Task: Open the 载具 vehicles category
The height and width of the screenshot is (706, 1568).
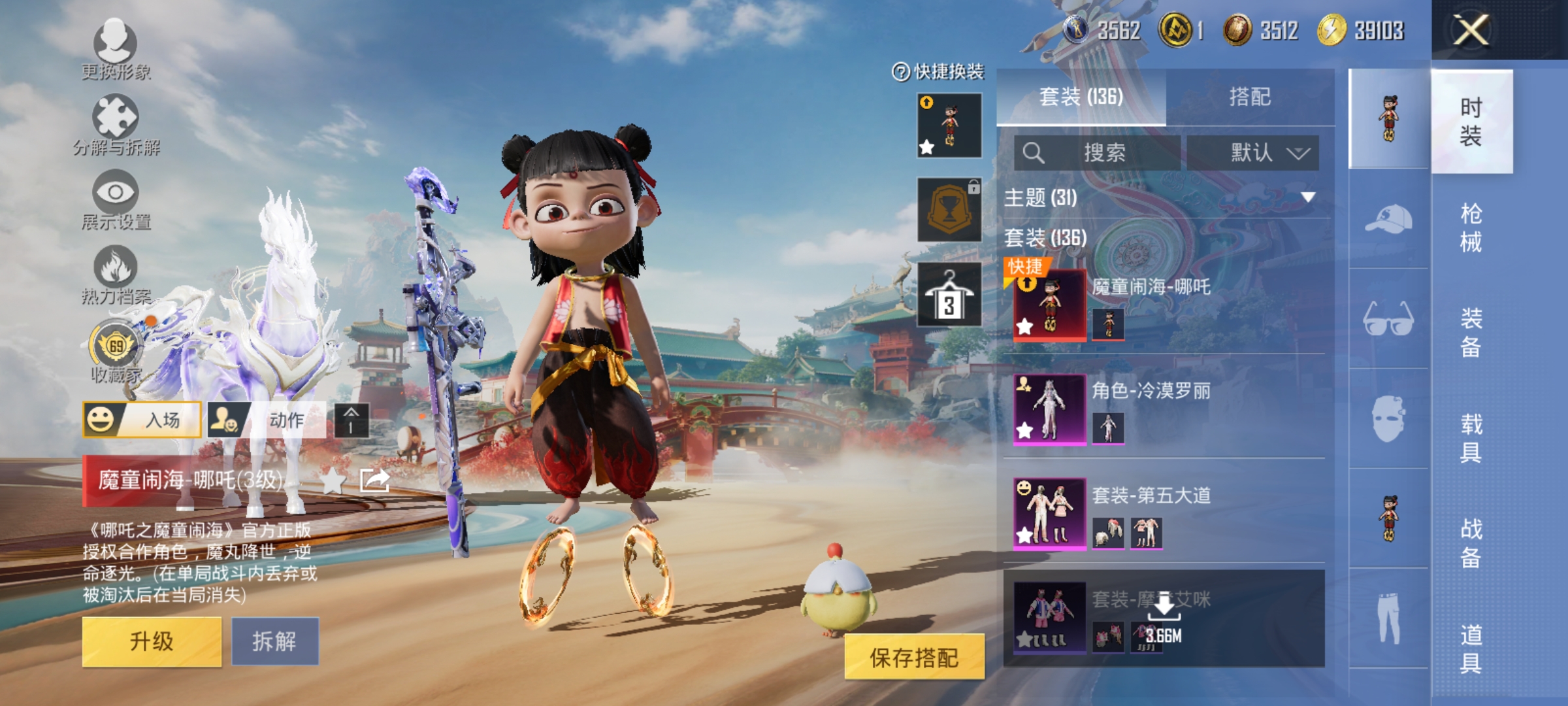Action: tap(1471, 438)
